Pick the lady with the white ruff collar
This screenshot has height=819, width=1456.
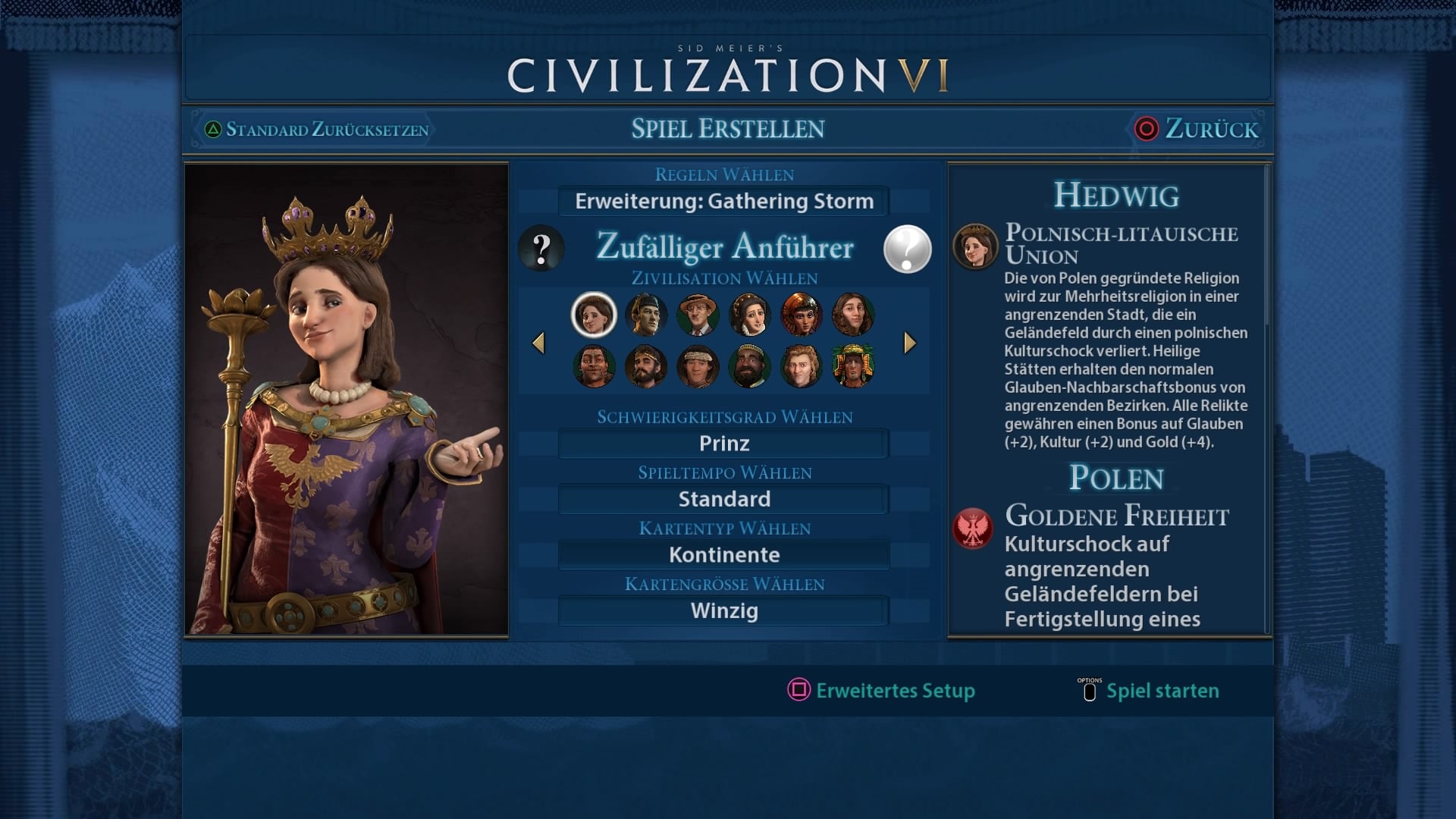click(x=749, y=314)
